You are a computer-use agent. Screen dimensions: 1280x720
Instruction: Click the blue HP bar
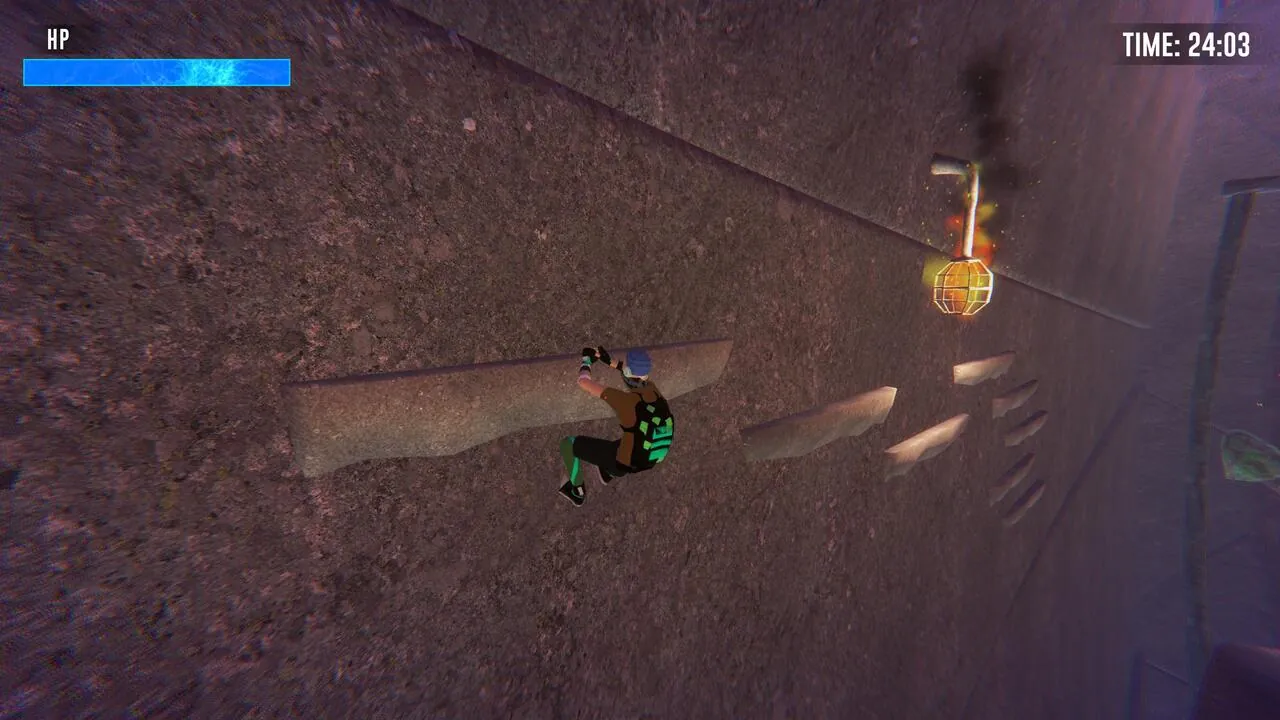coord(155,72)
